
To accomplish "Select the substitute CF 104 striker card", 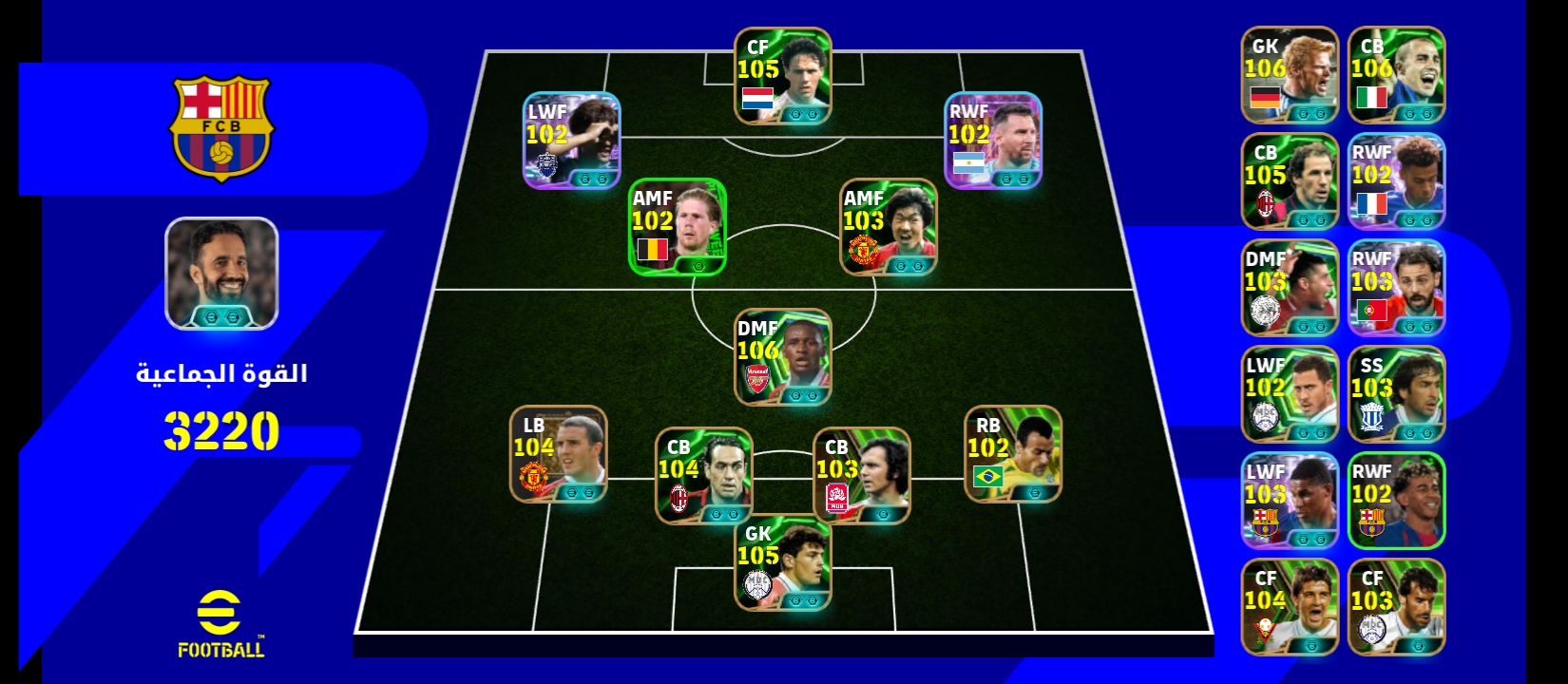I will pos(1290,607).
